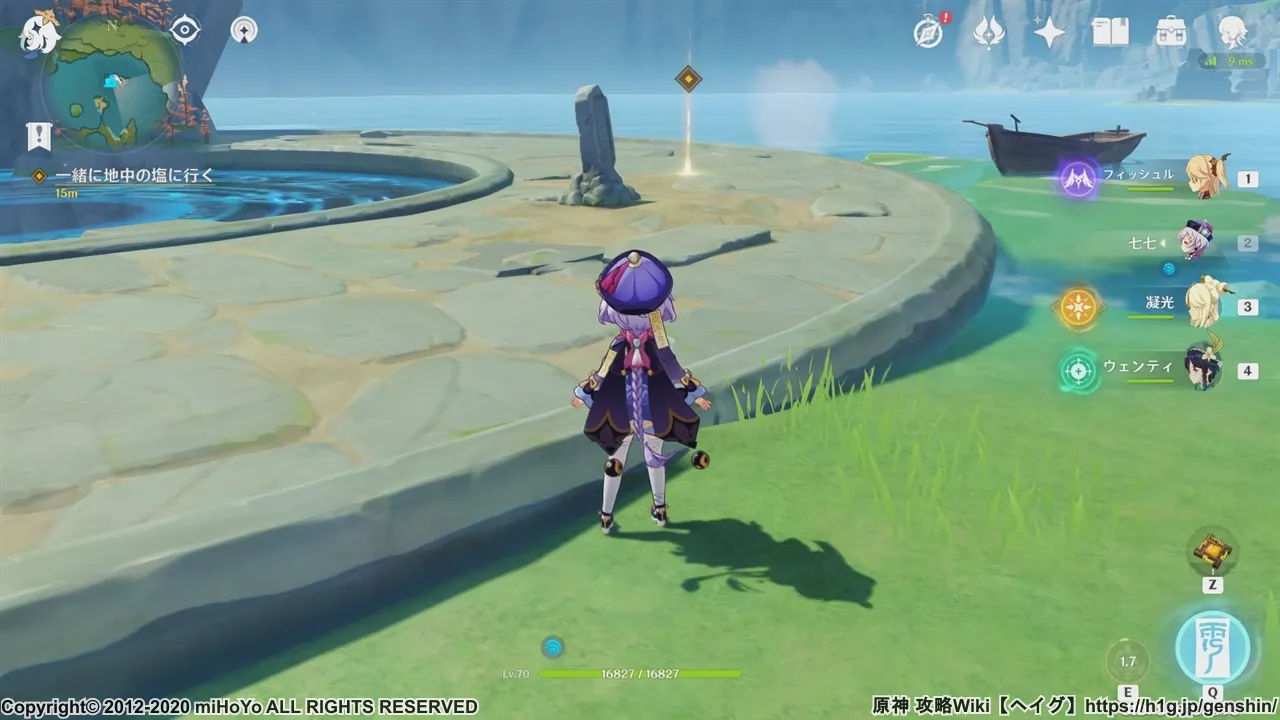Open the adventurer handbook book icon
1280x720 pixels.
click(x=1110, y=33)
